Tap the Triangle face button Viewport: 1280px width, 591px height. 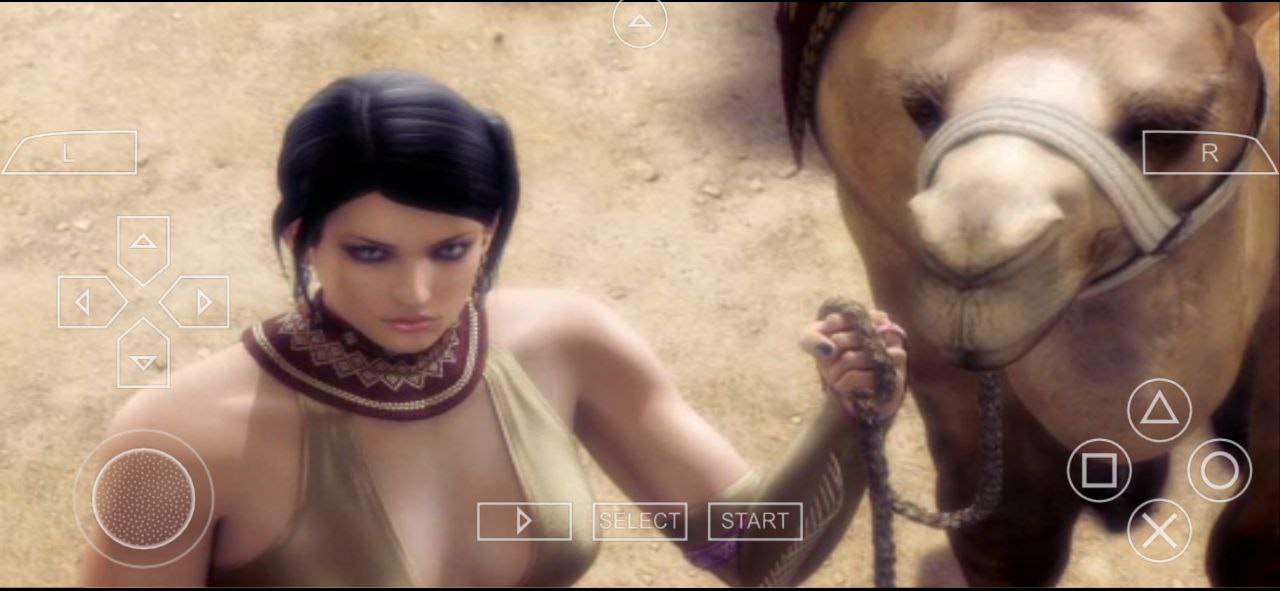tap(1159, 410)
